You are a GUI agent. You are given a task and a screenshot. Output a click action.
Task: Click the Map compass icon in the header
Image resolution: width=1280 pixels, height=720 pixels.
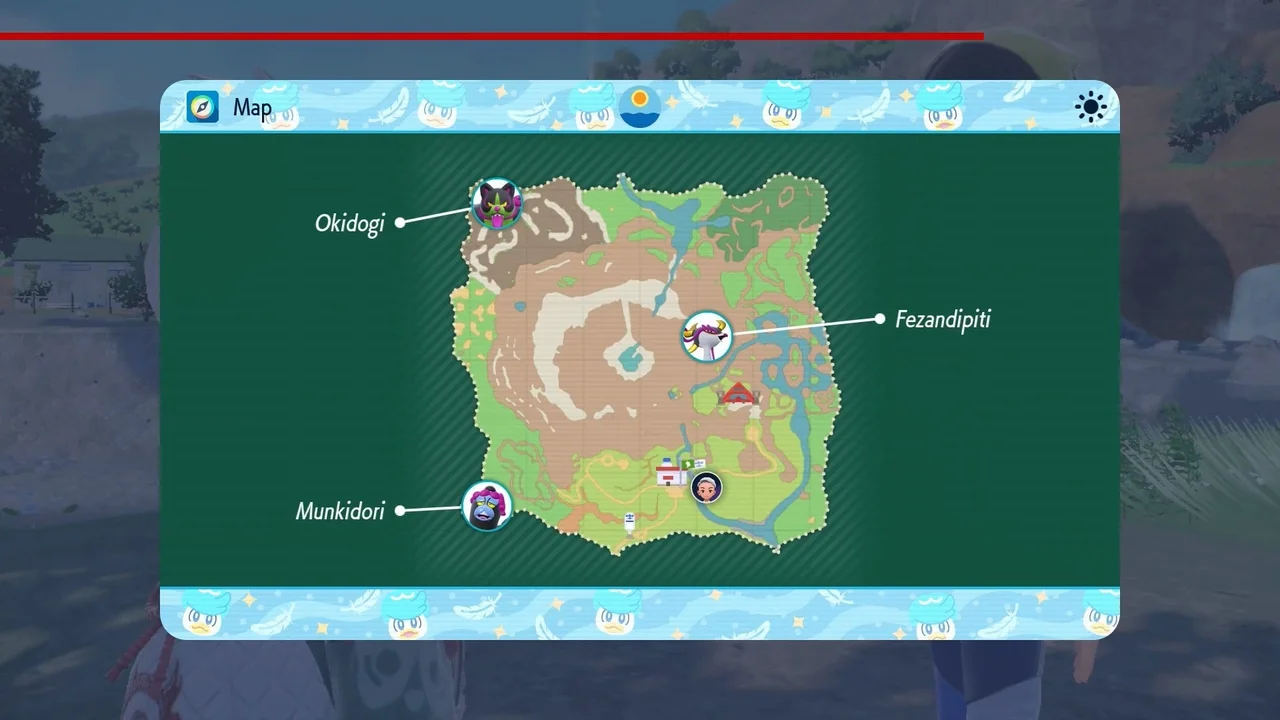(x=202, y=107)
